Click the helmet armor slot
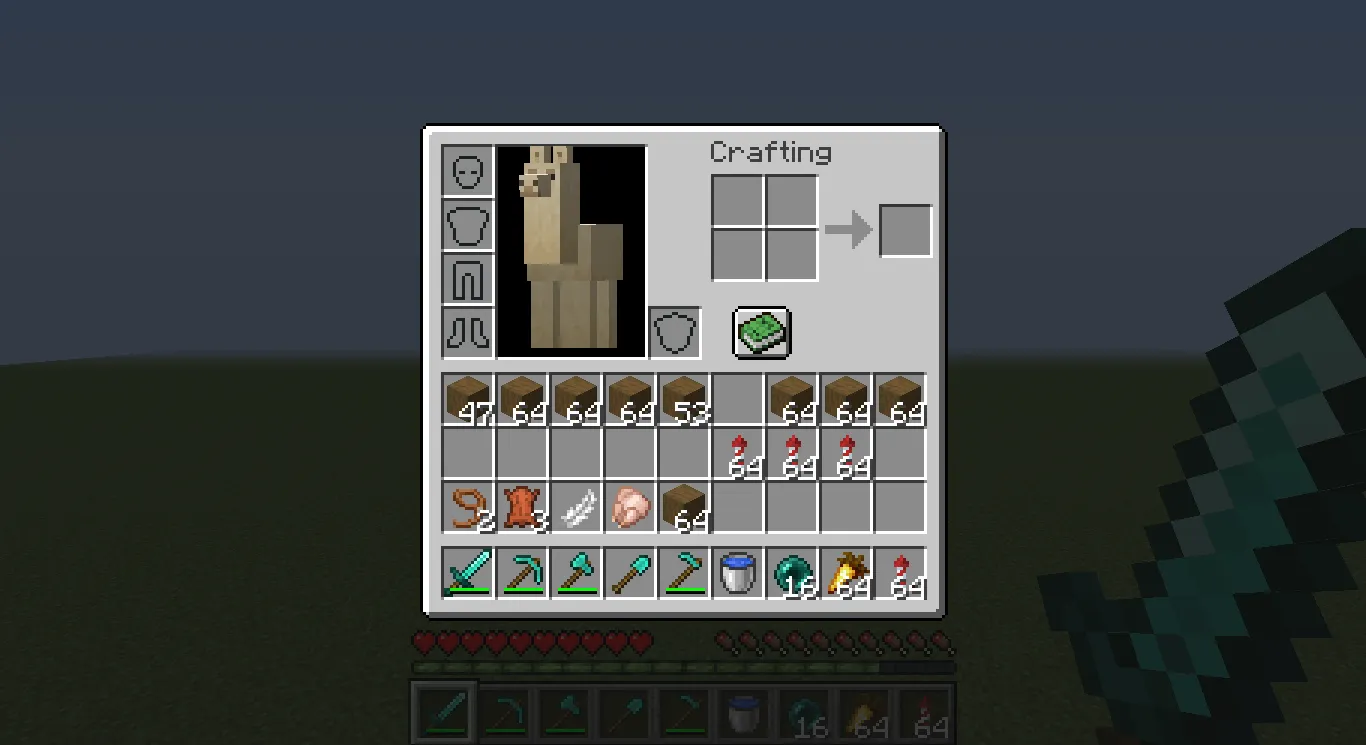This screenshot has height=745, width=1366. [465, 170]
